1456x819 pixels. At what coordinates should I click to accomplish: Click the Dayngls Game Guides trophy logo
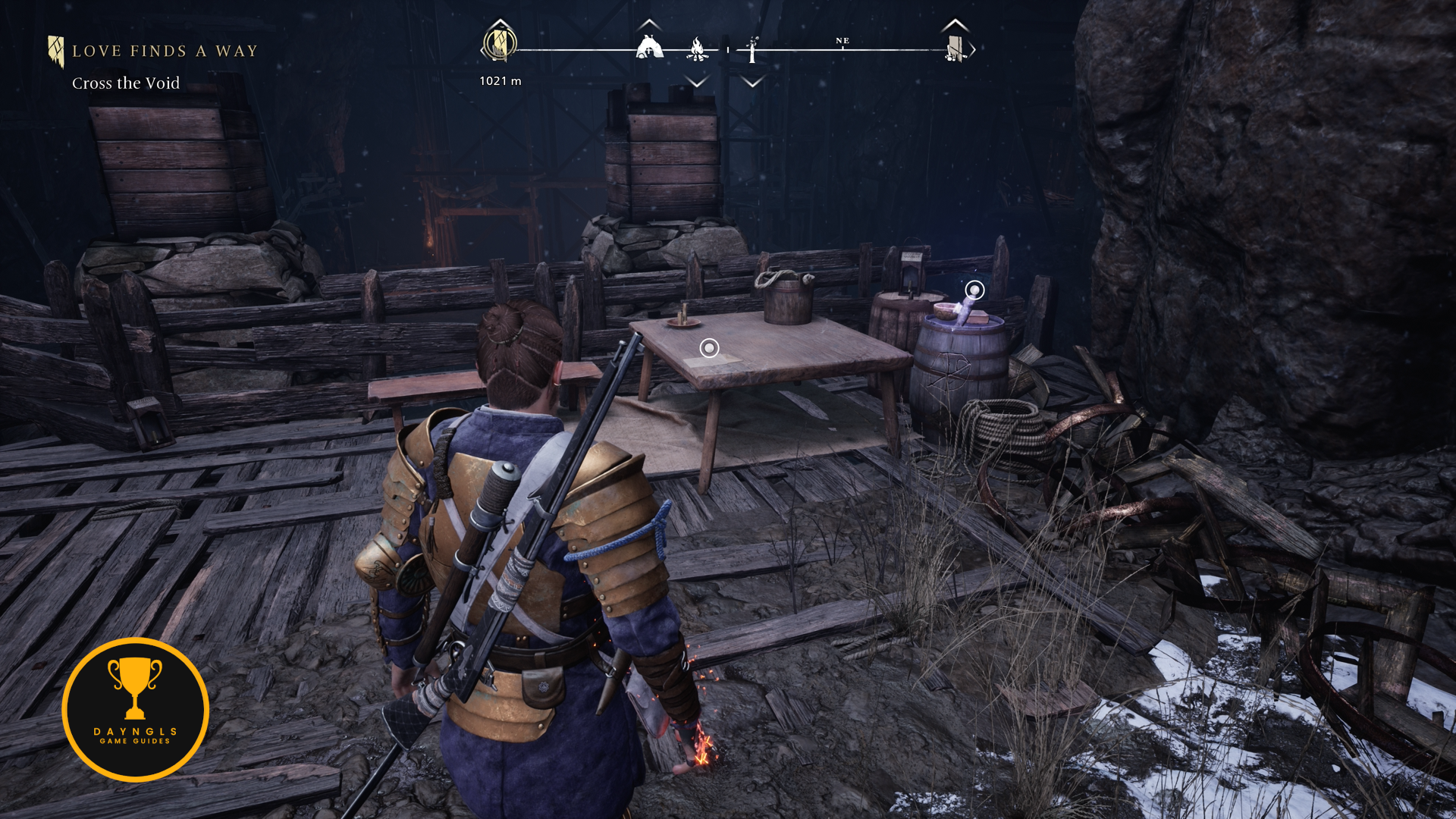pos(136,710)
